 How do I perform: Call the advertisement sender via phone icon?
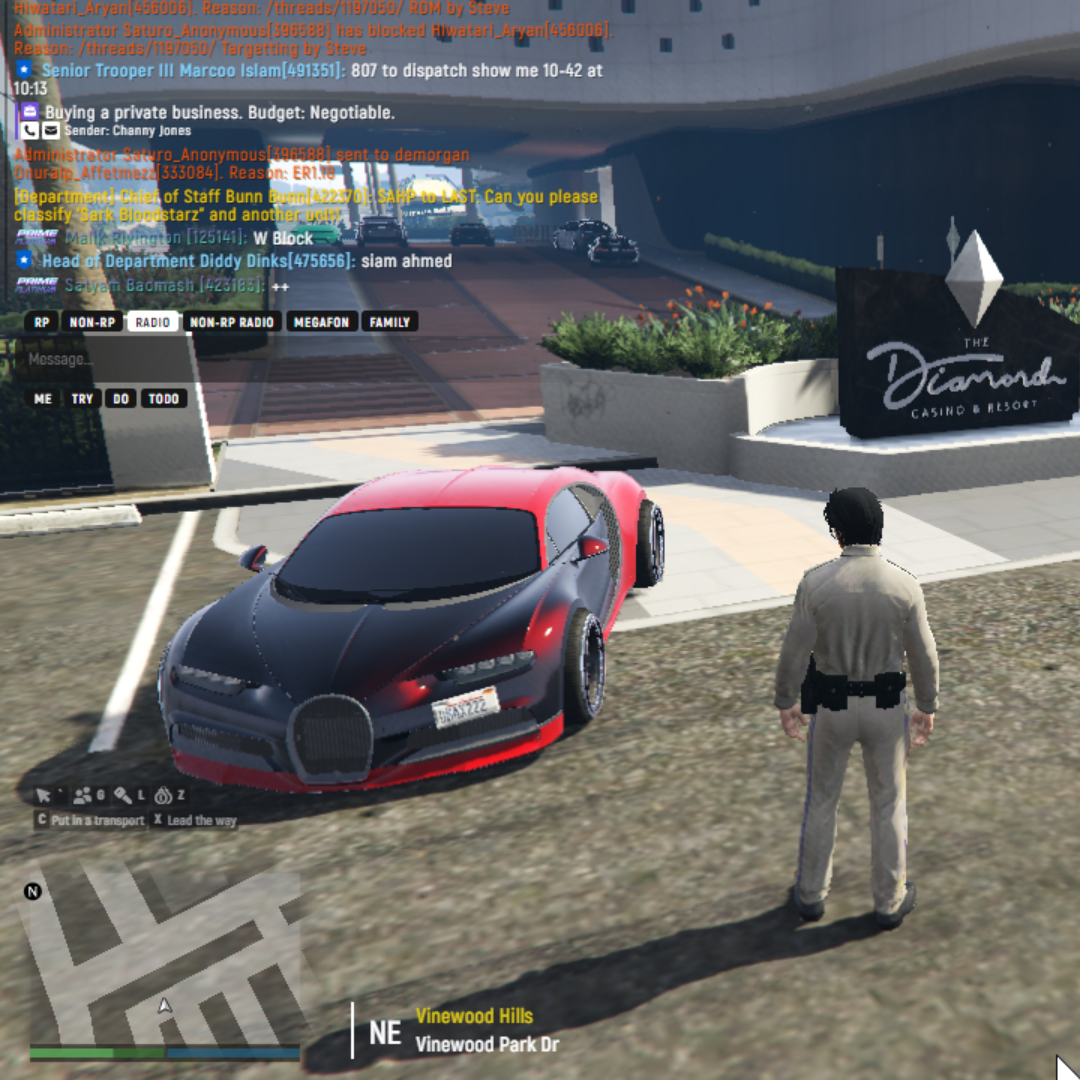[29, 131]
